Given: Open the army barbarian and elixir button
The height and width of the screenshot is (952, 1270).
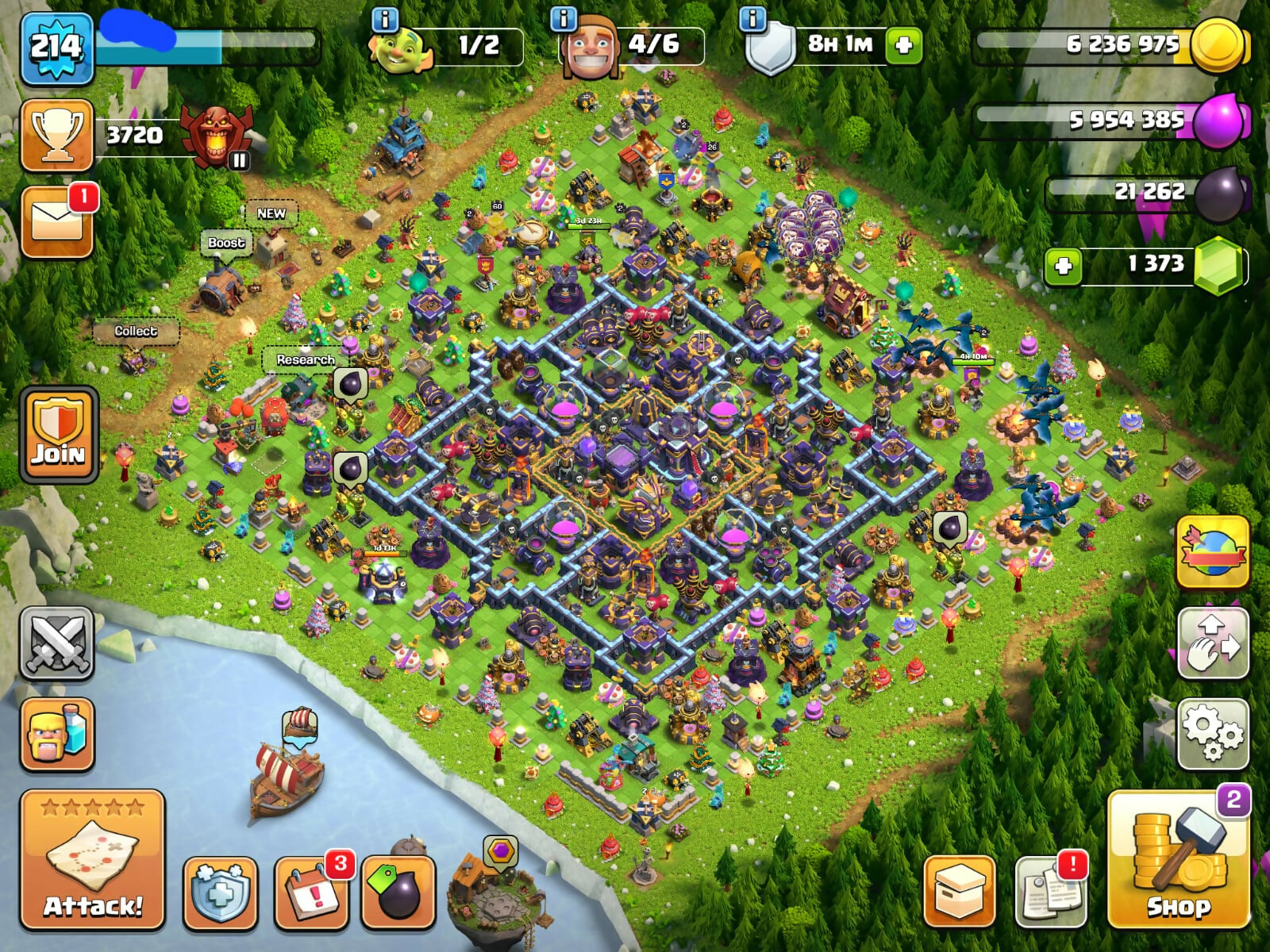Looking at the screenshot, I should (57, 735).
